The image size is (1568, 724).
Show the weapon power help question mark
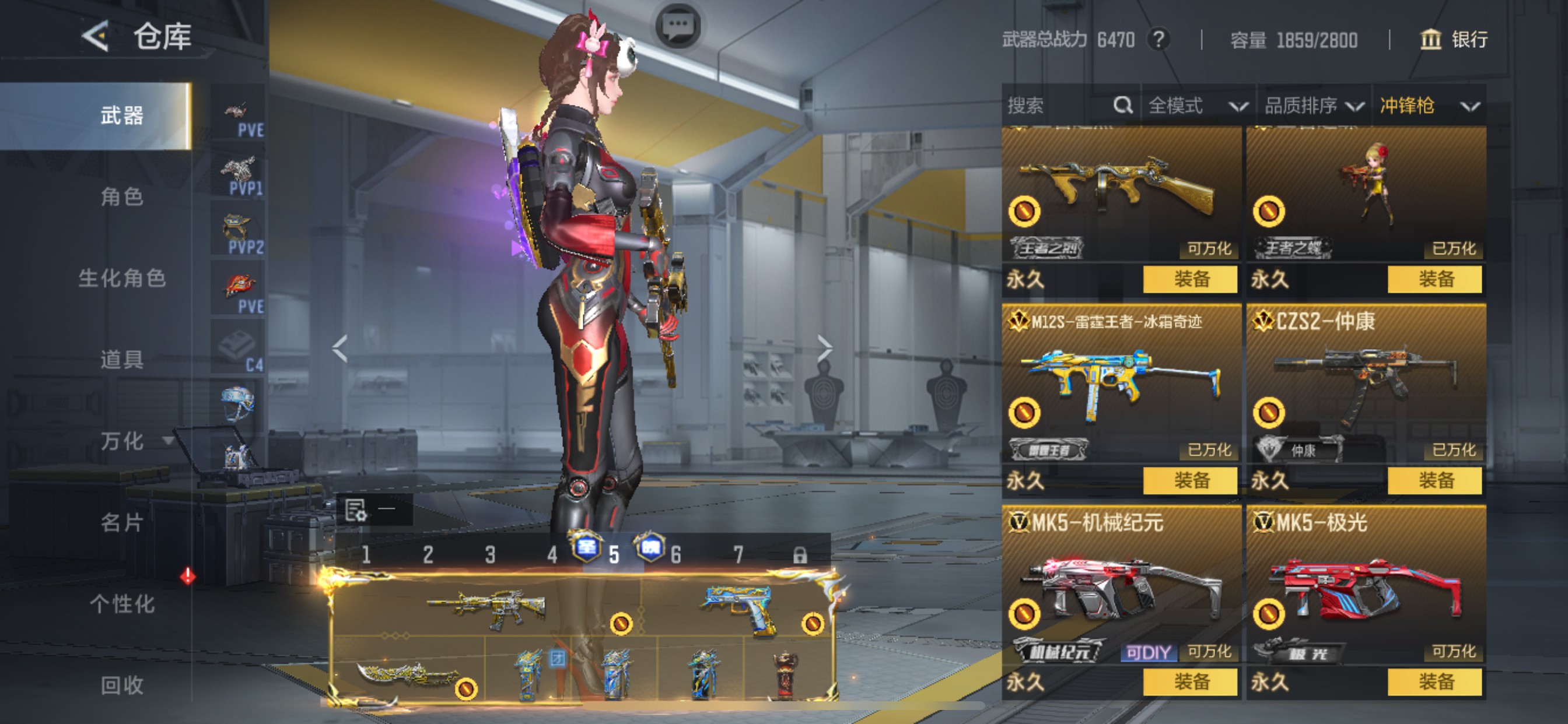click(x=1158, y=40)
